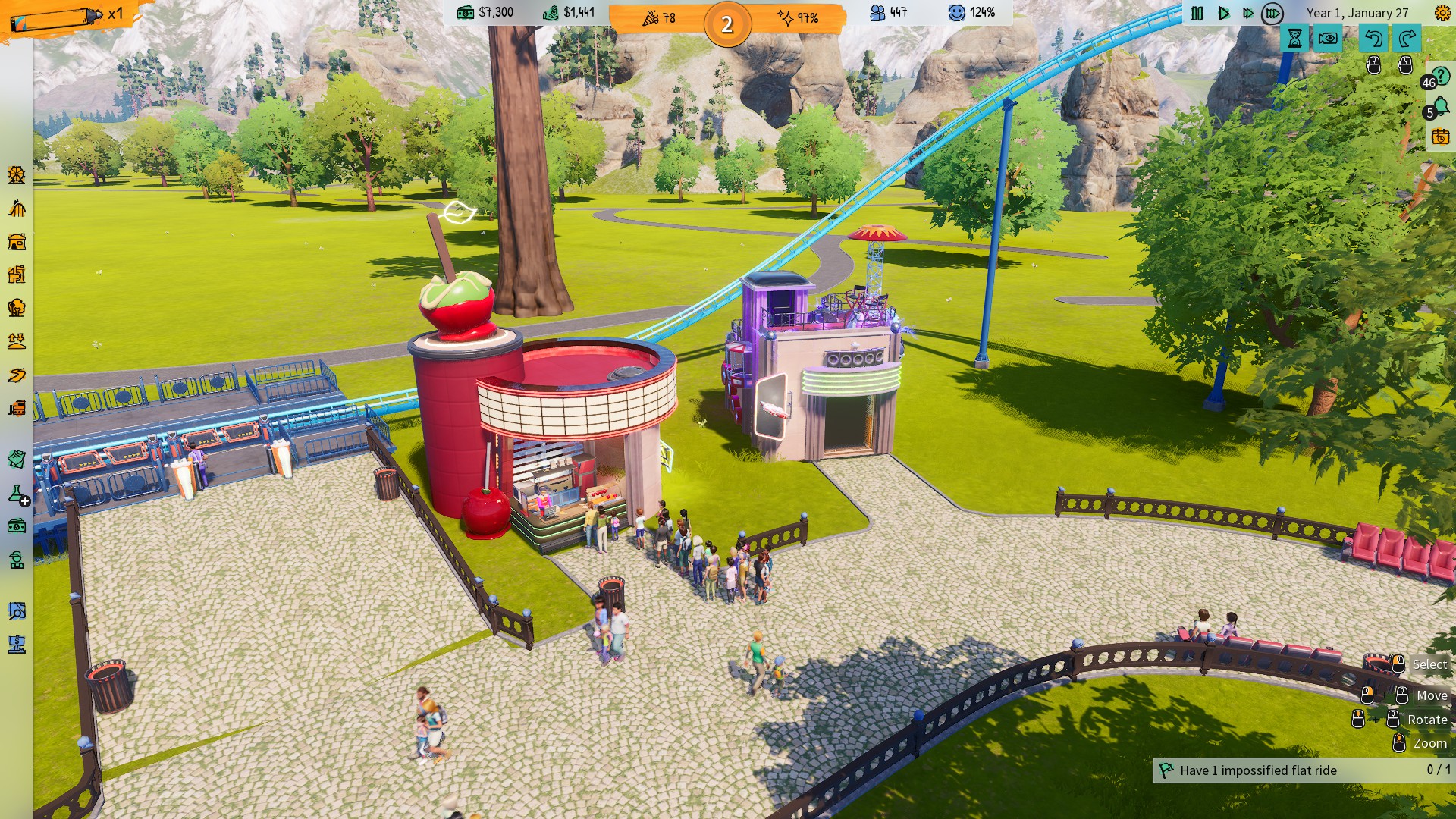1456x819 pixels.
Task: Open the calendar schedule icon
Action: 1440,137
